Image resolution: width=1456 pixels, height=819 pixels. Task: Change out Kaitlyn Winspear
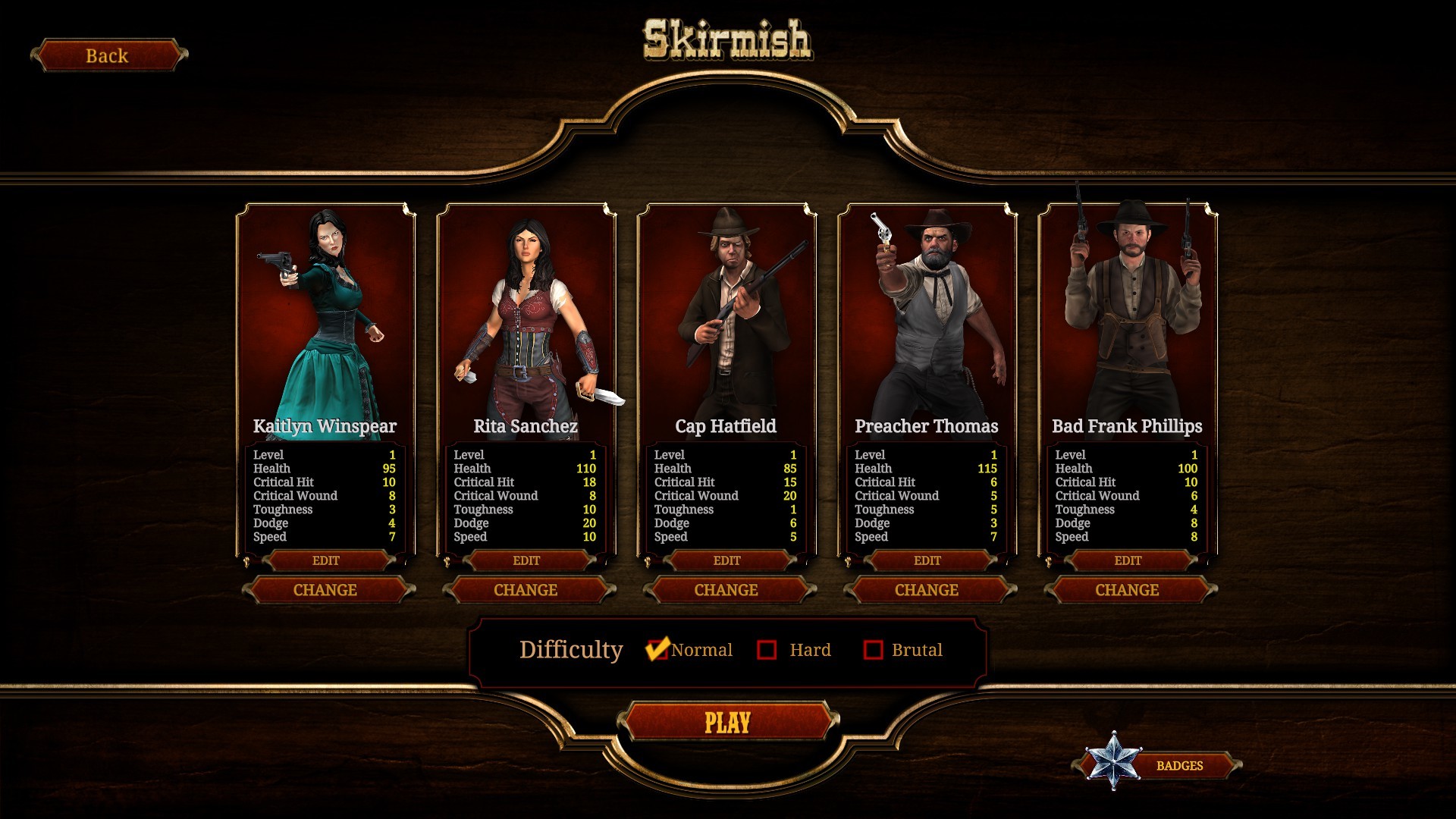coord(325,590)
